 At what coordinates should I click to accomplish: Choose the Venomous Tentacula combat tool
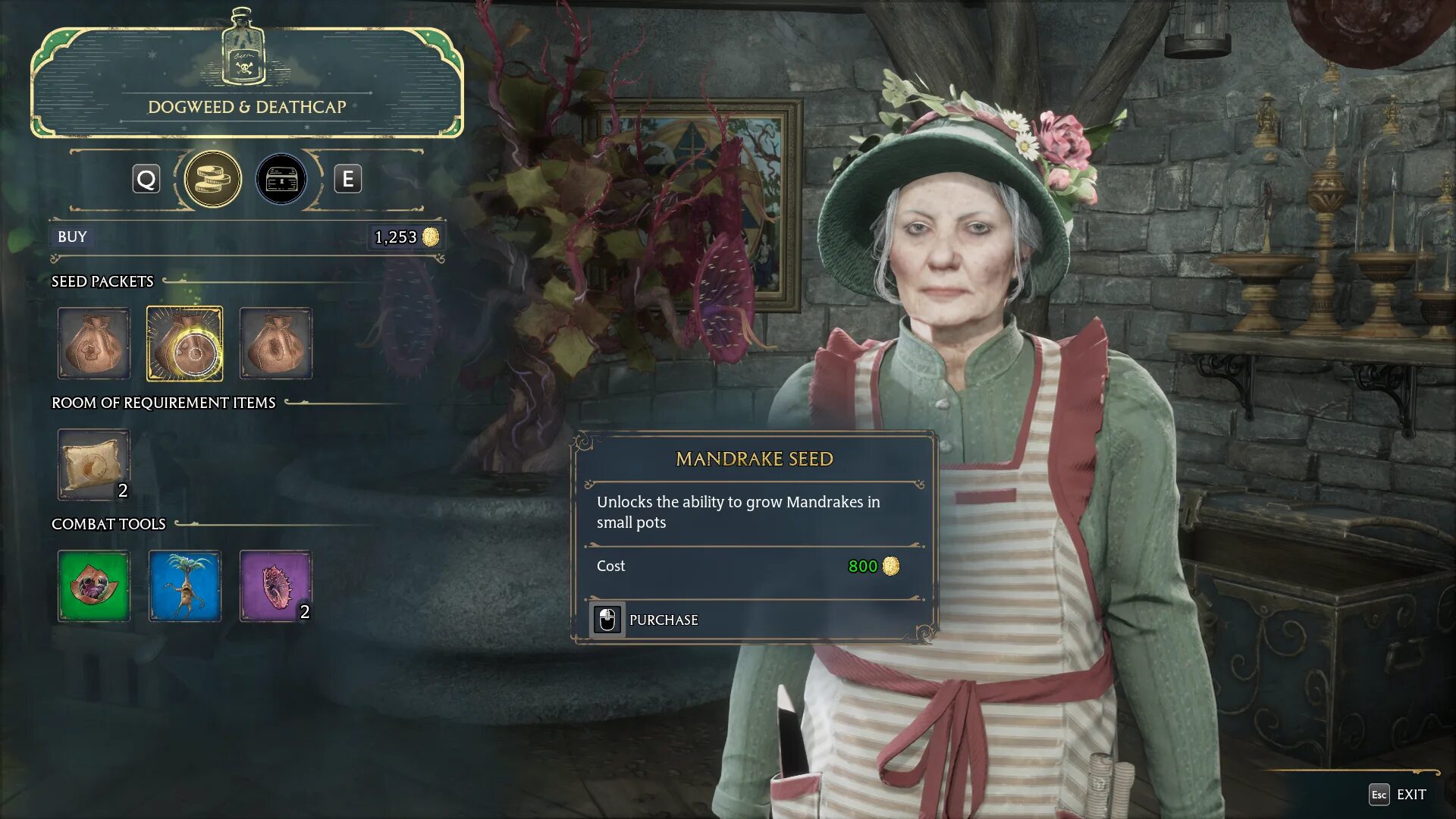pyautogui.click(x=276, y=586)
